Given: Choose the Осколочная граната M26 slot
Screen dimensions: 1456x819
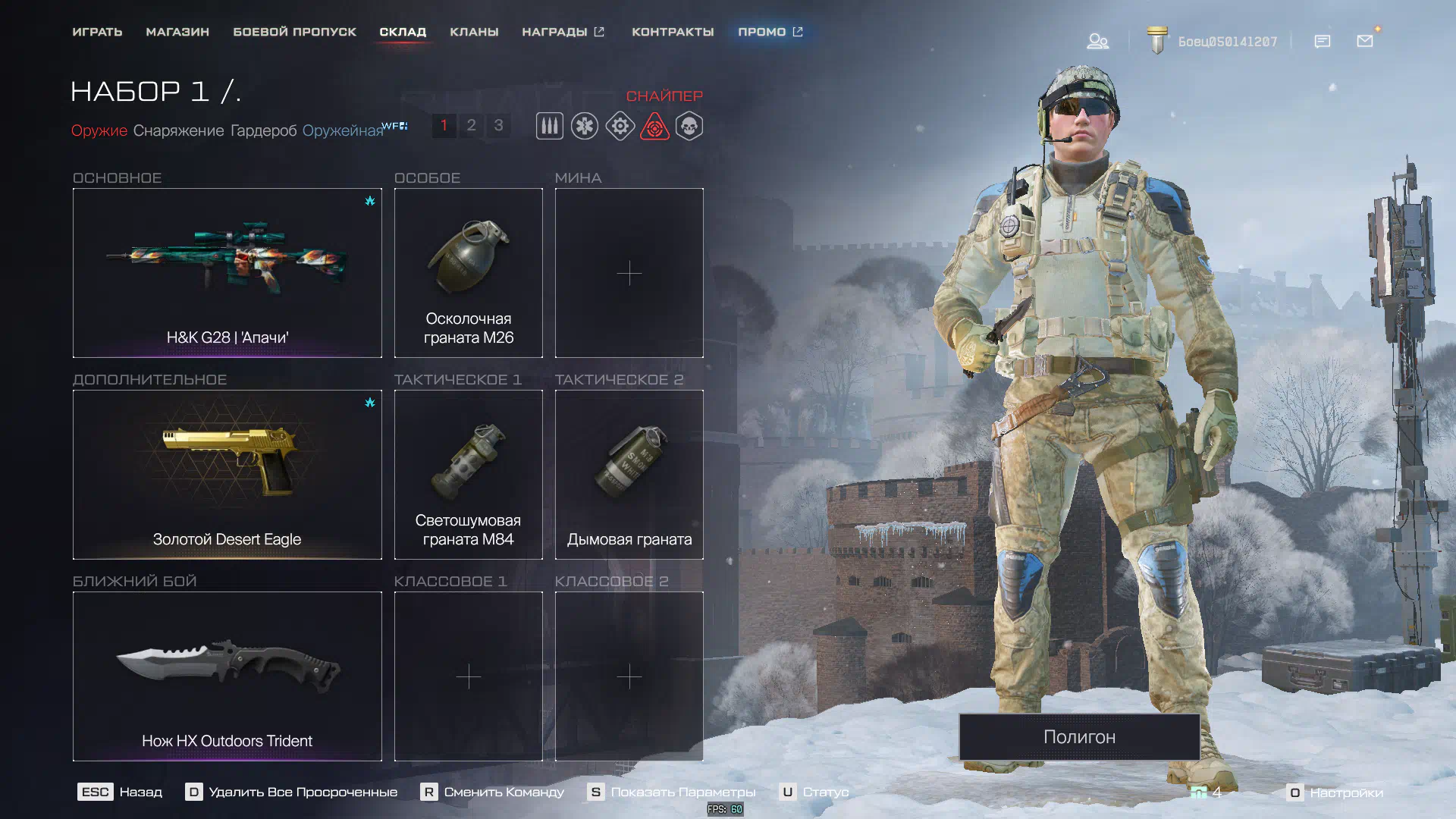Looking at the screenshot, I should tap(469, 273).
